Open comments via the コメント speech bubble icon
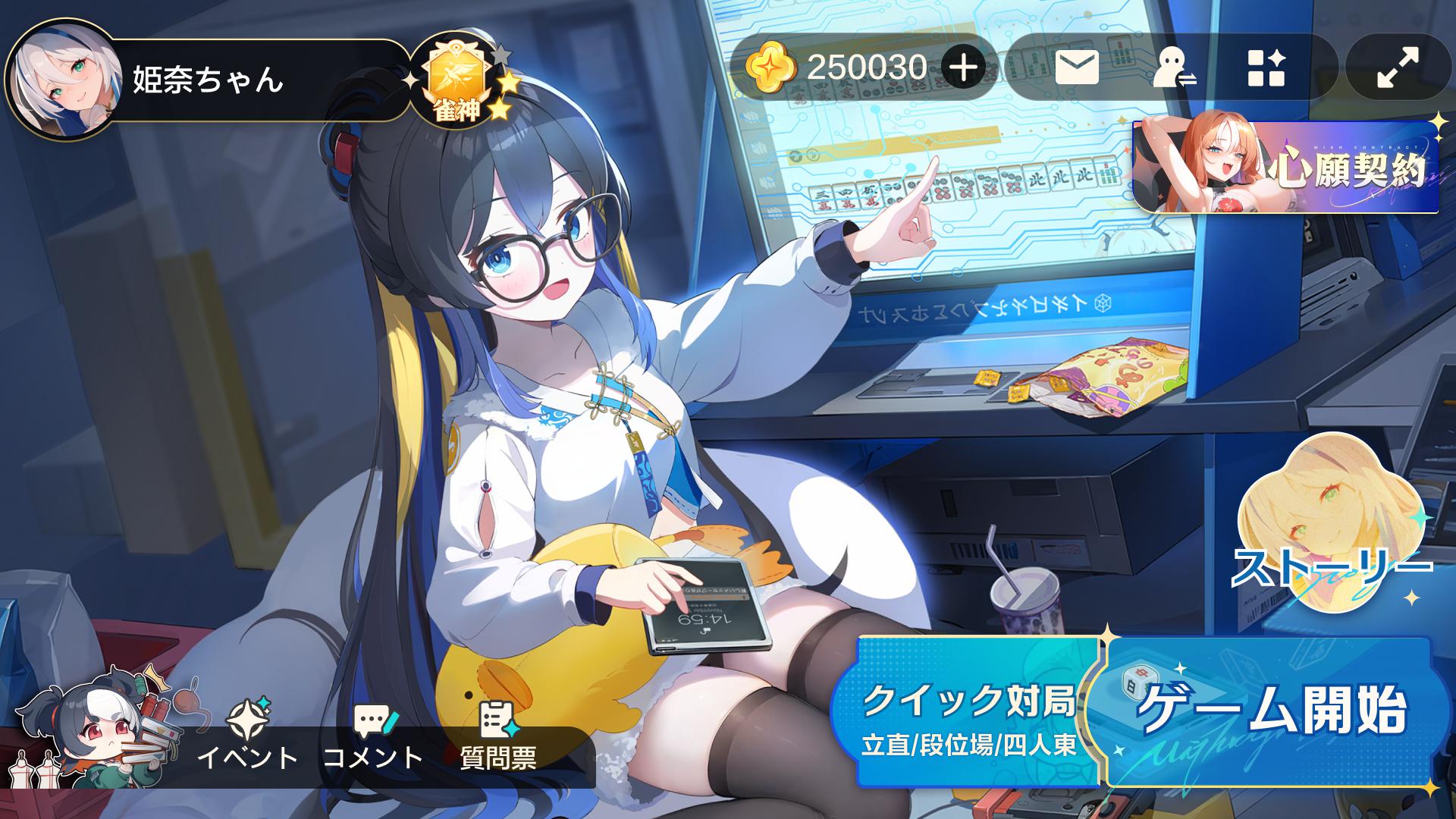1456x819 pixels. (x=375, y=717)
